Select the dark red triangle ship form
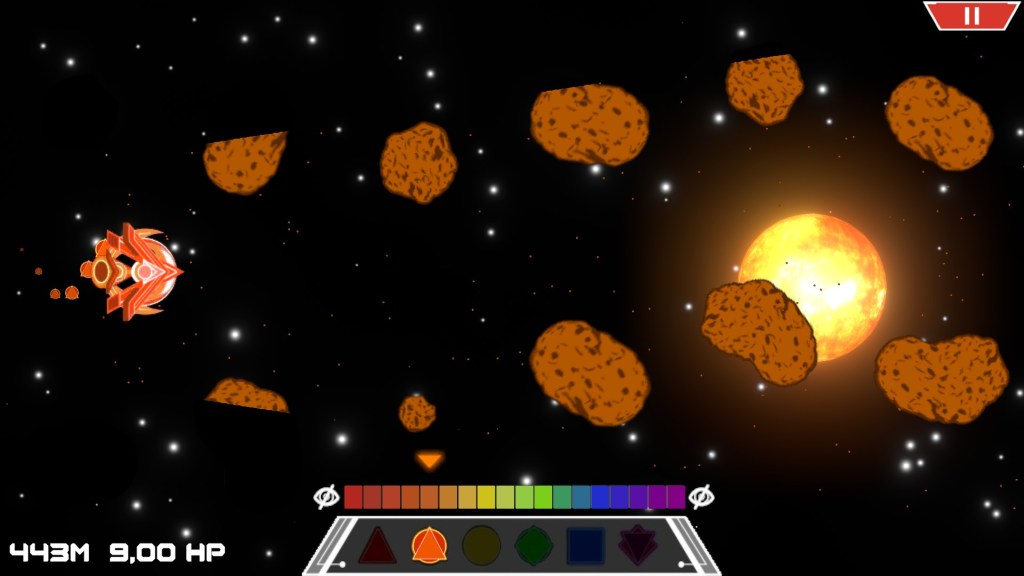The image size is (1024, 576). (x=377, y=546)
